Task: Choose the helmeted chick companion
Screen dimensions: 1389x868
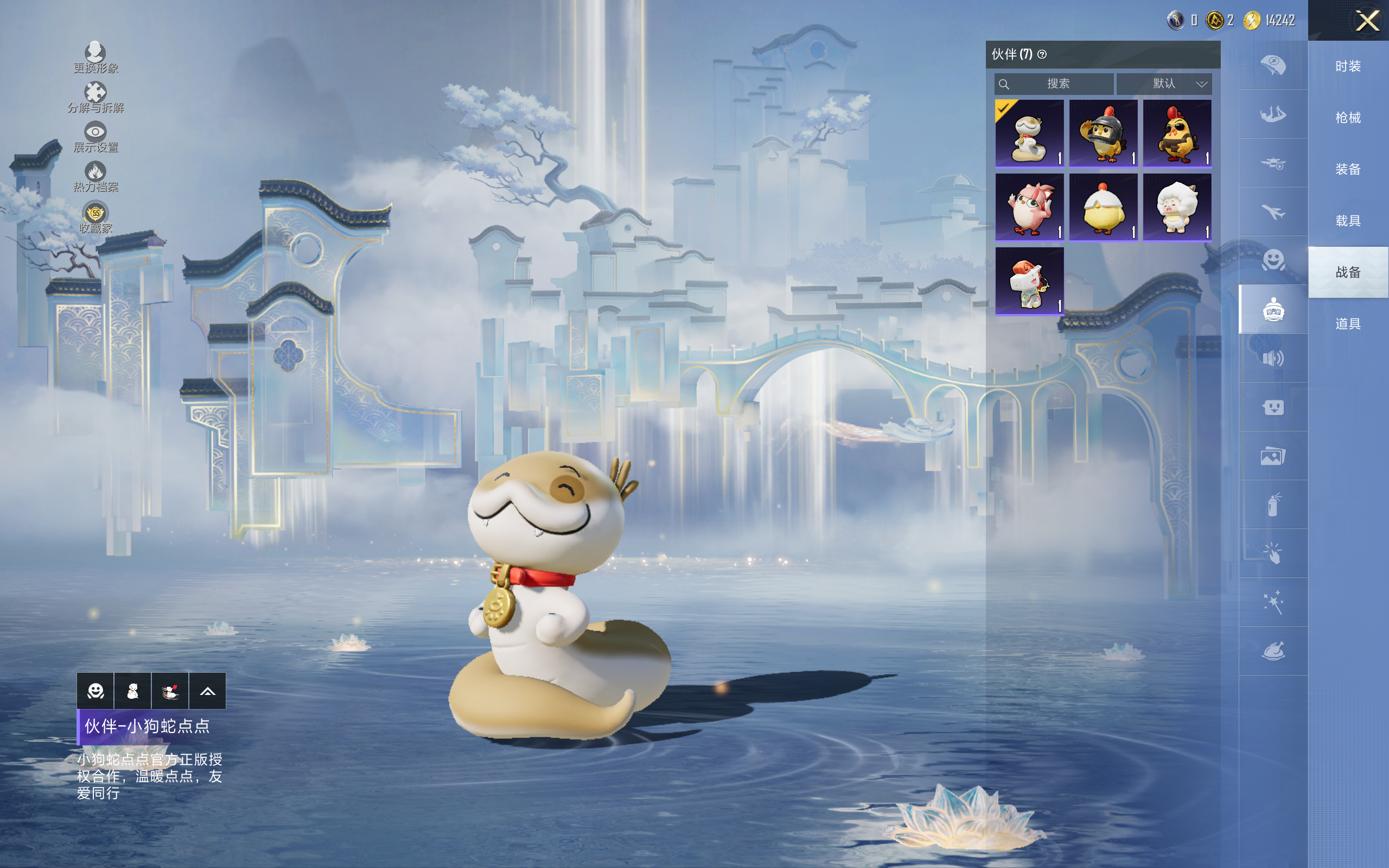Action: coord(1103,133)
